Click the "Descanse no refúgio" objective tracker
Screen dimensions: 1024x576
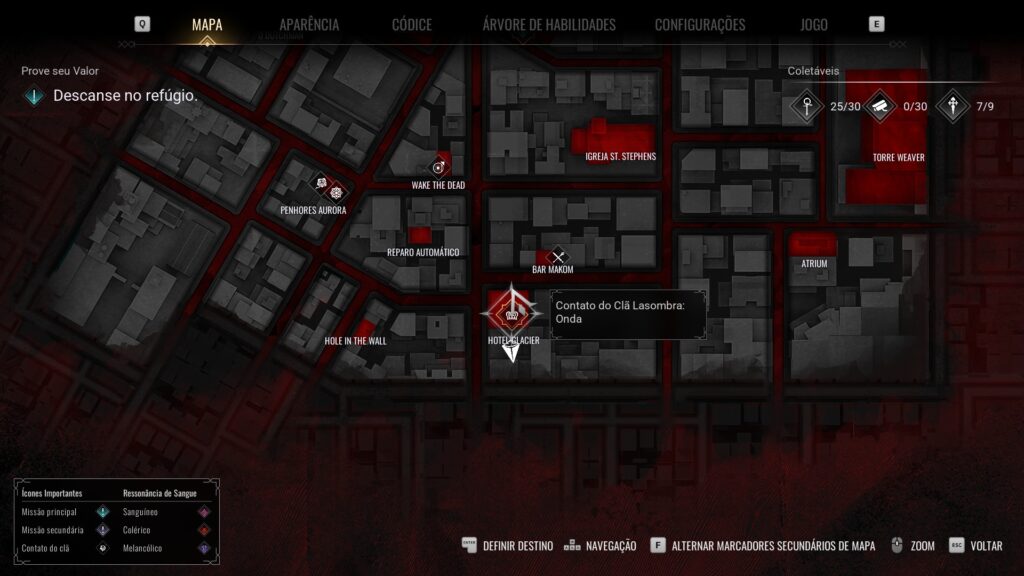click(x=125, y=97)
